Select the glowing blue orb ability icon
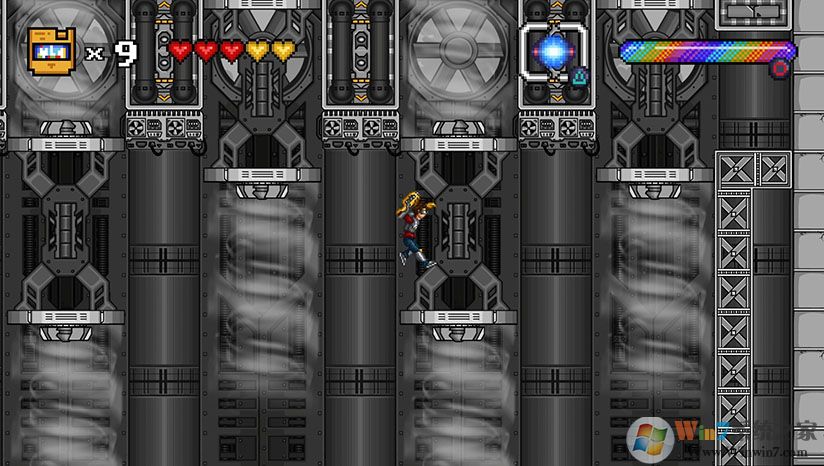Screen dimensions: 824x466 click(x=551, y=50)
